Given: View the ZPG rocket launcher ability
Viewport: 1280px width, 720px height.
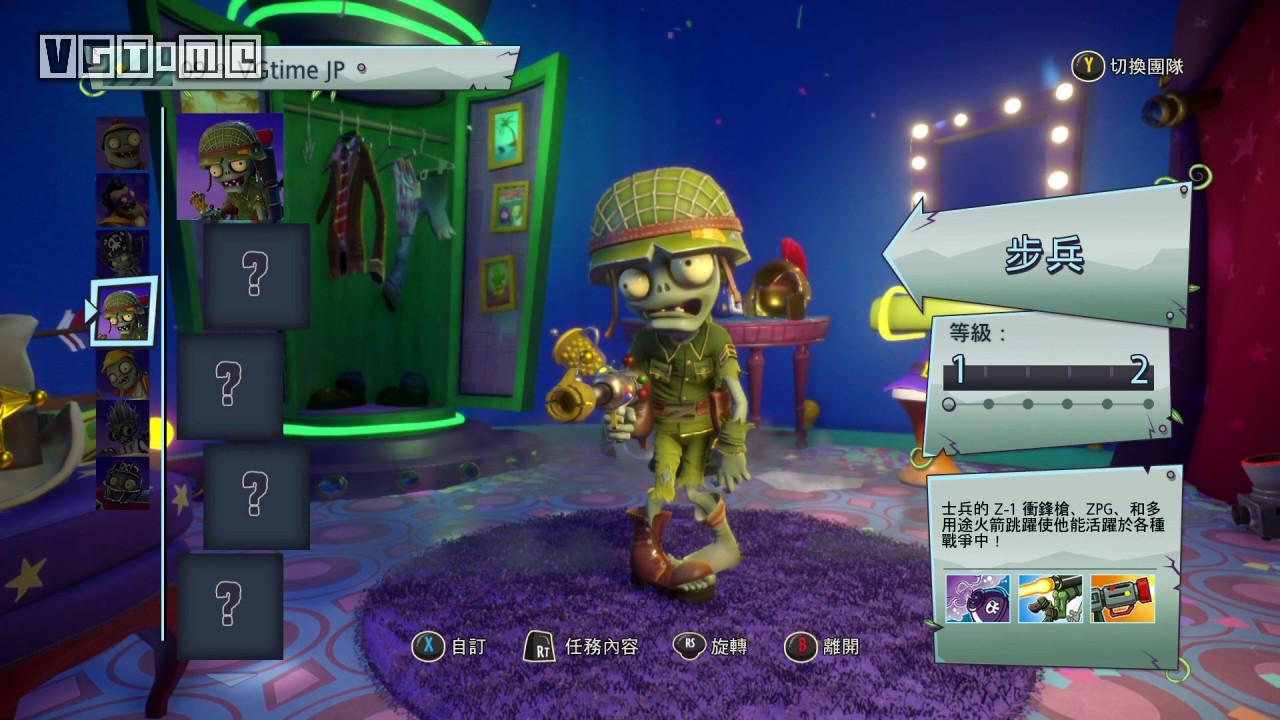Looking at the screenshot, I should [x=1122, y=599].
